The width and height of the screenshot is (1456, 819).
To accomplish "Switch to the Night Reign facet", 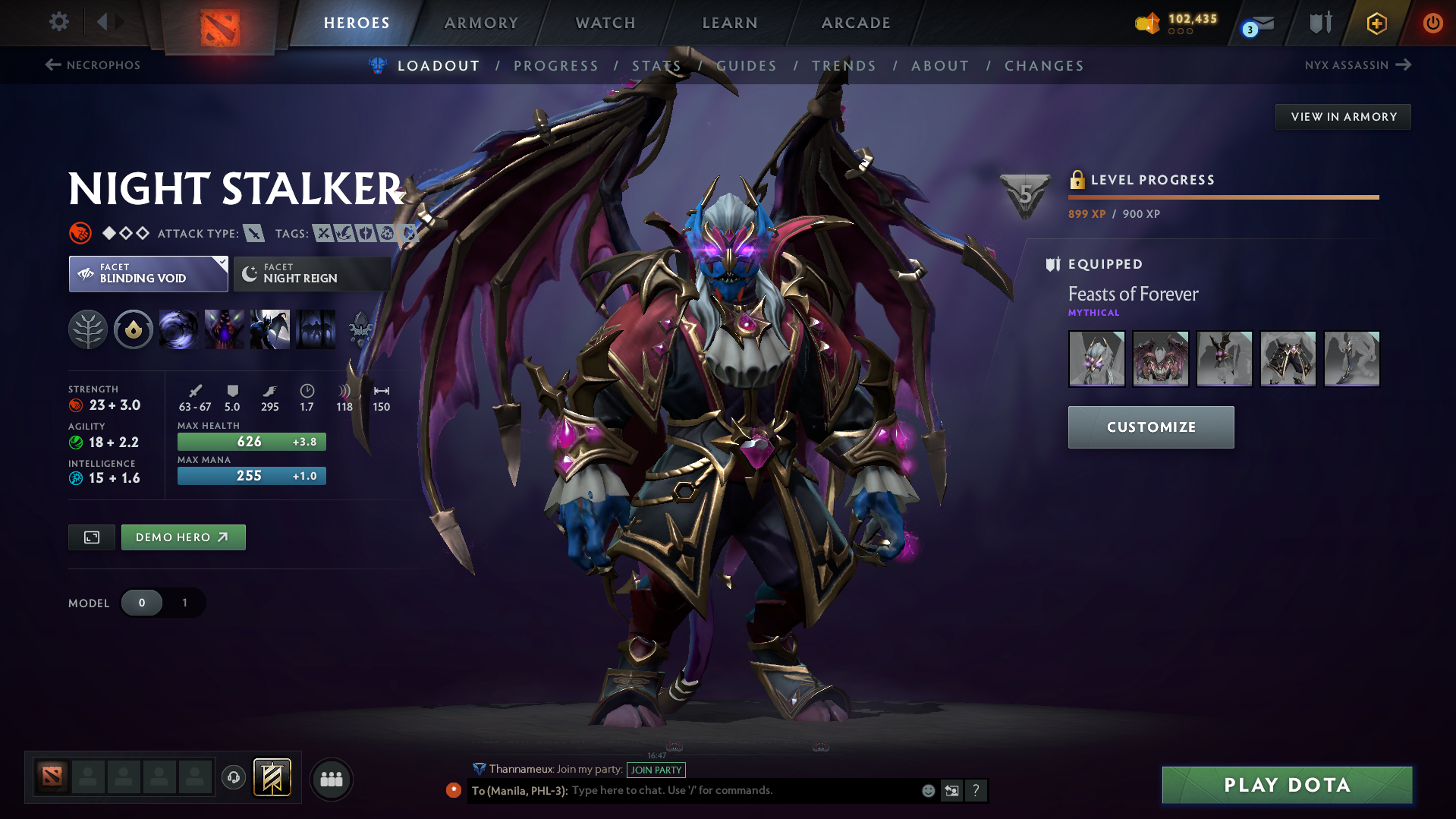I will tap(310, 273).
